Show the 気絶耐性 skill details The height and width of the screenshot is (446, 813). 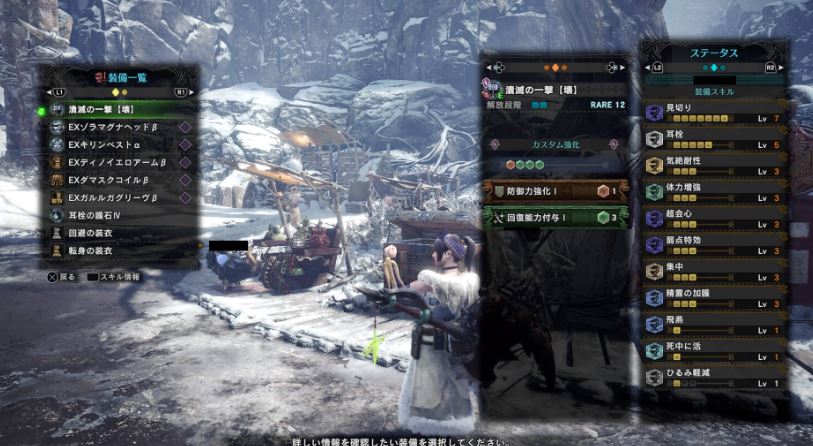[714, 165]
